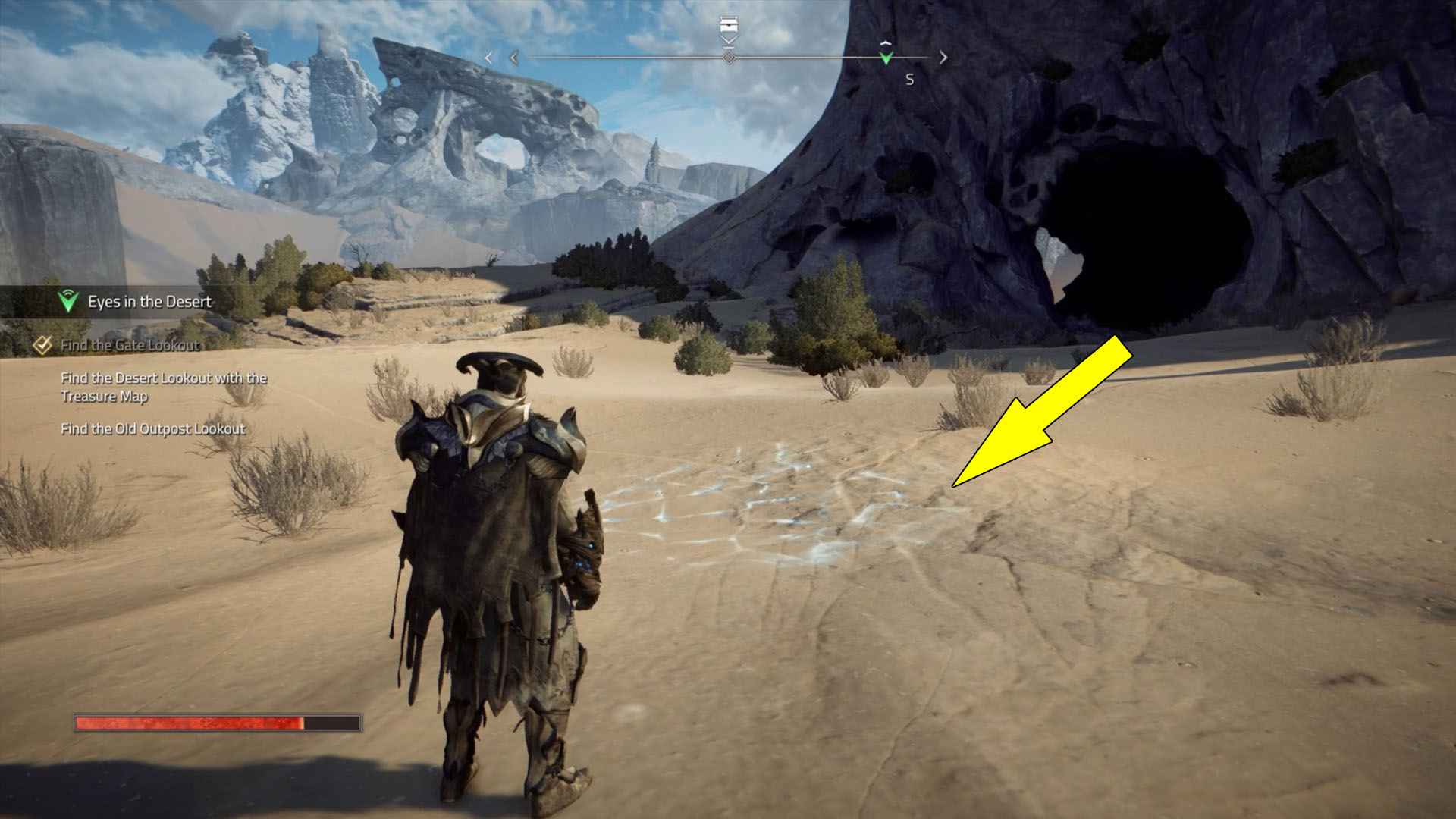Click the Find the Gate Lookout objective text
The height and width of the screenshot is (819, 1456).
(129, 345)
